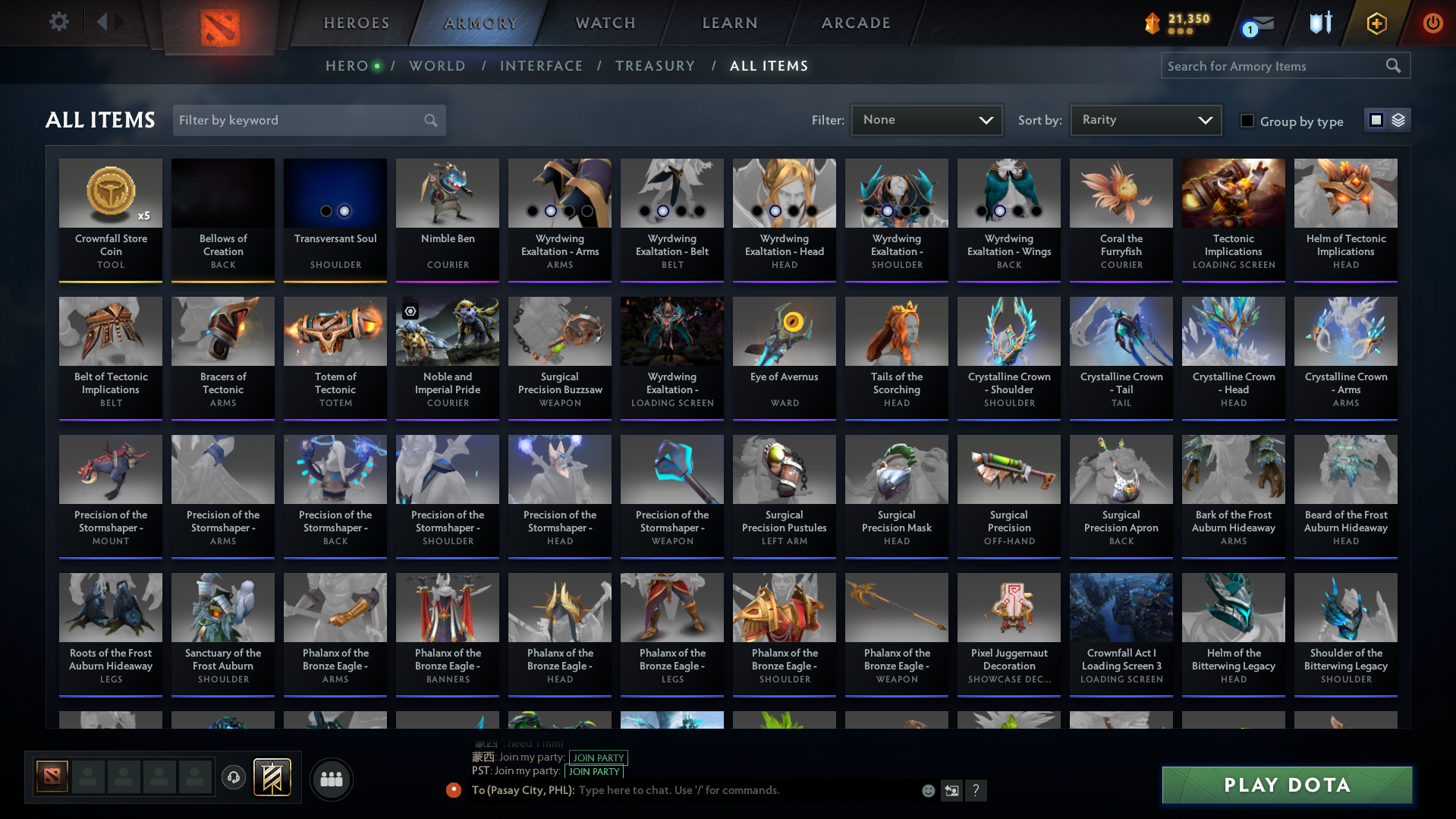Toggle the Group by type checkbox
The width and height of the screenshot is (1456, 819).
1247,121
